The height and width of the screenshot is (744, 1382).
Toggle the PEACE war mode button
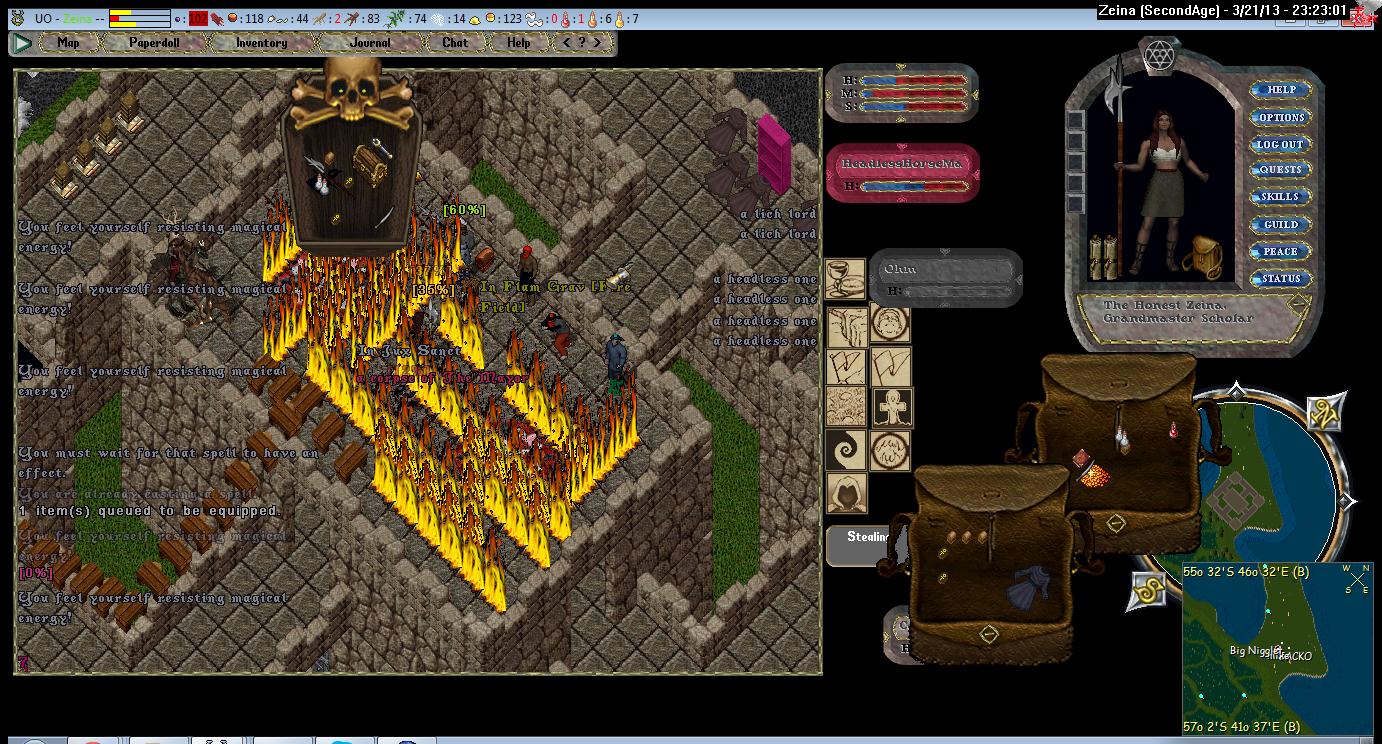point(1280,252)
